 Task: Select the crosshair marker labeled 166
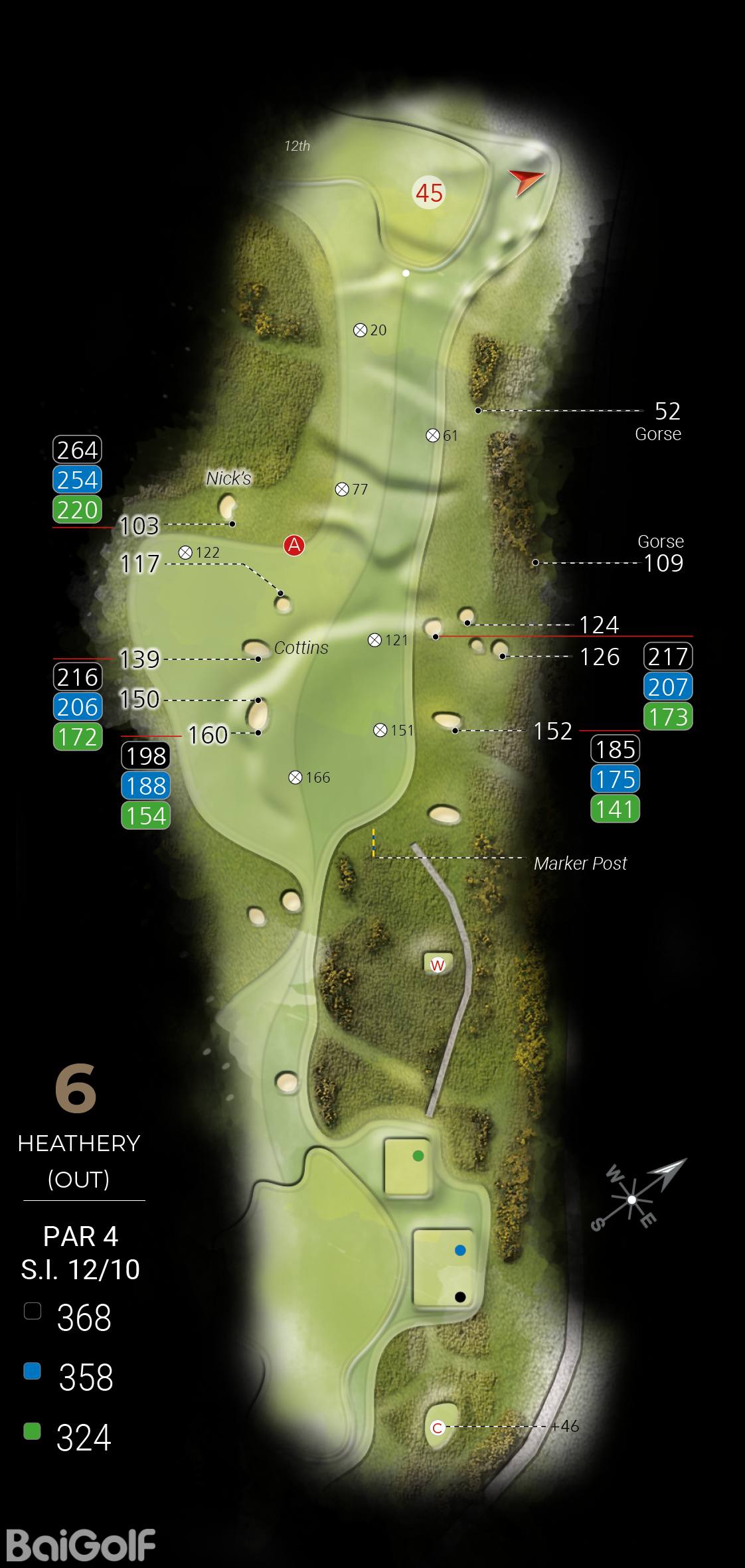[x=295, y=777]
